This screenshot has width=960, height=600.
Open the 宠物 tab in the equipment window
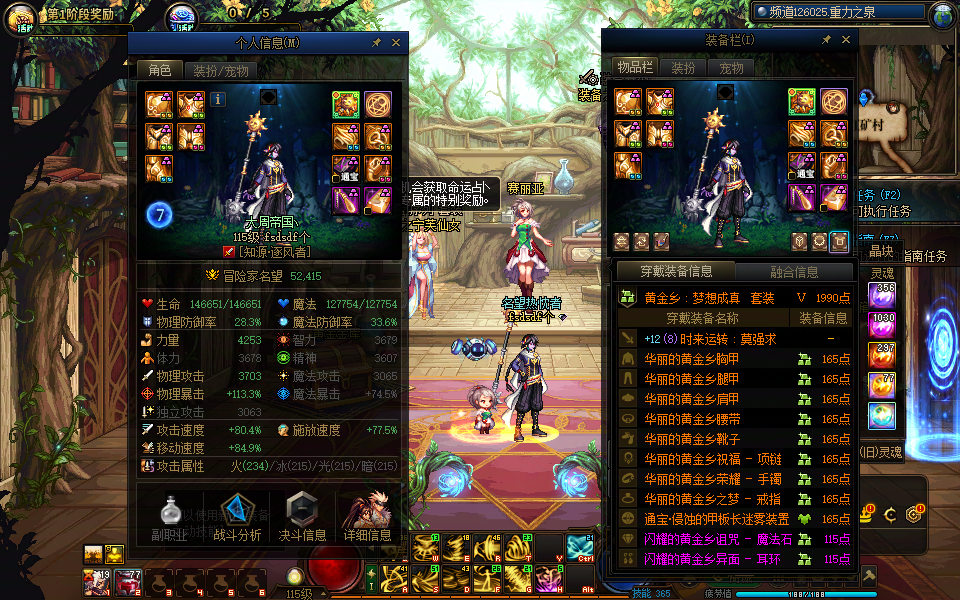click(732, 68)
